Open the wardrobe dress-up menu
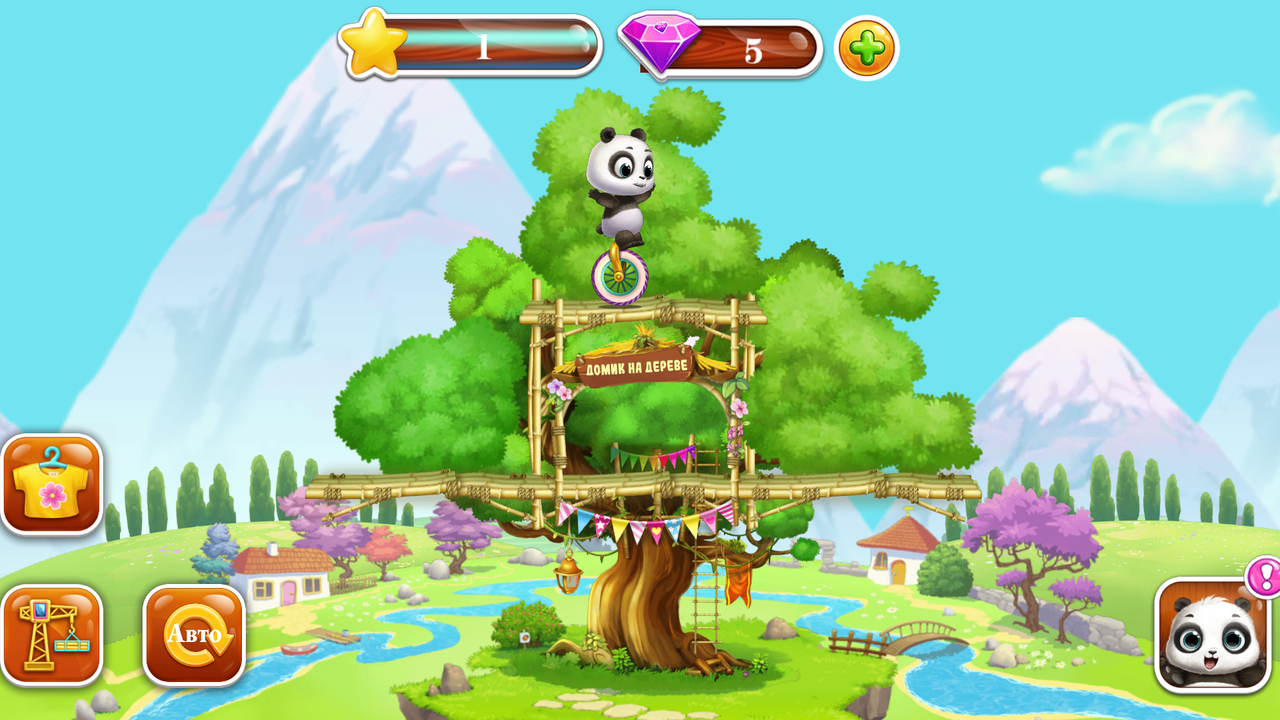1280x720 pixels. coord(52,487)
